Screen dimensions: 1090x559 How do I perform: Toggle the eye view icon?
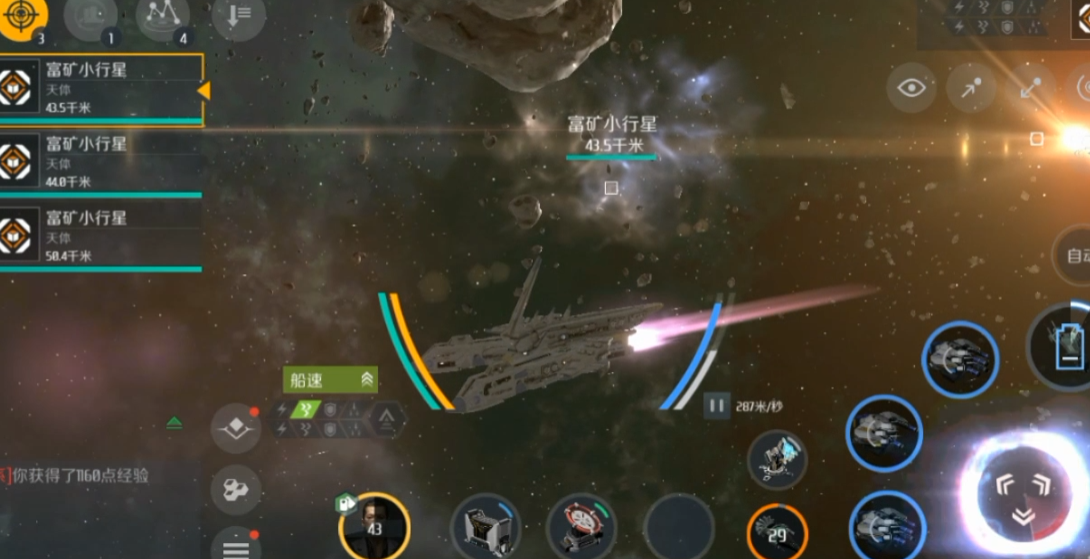coord(911,88)
